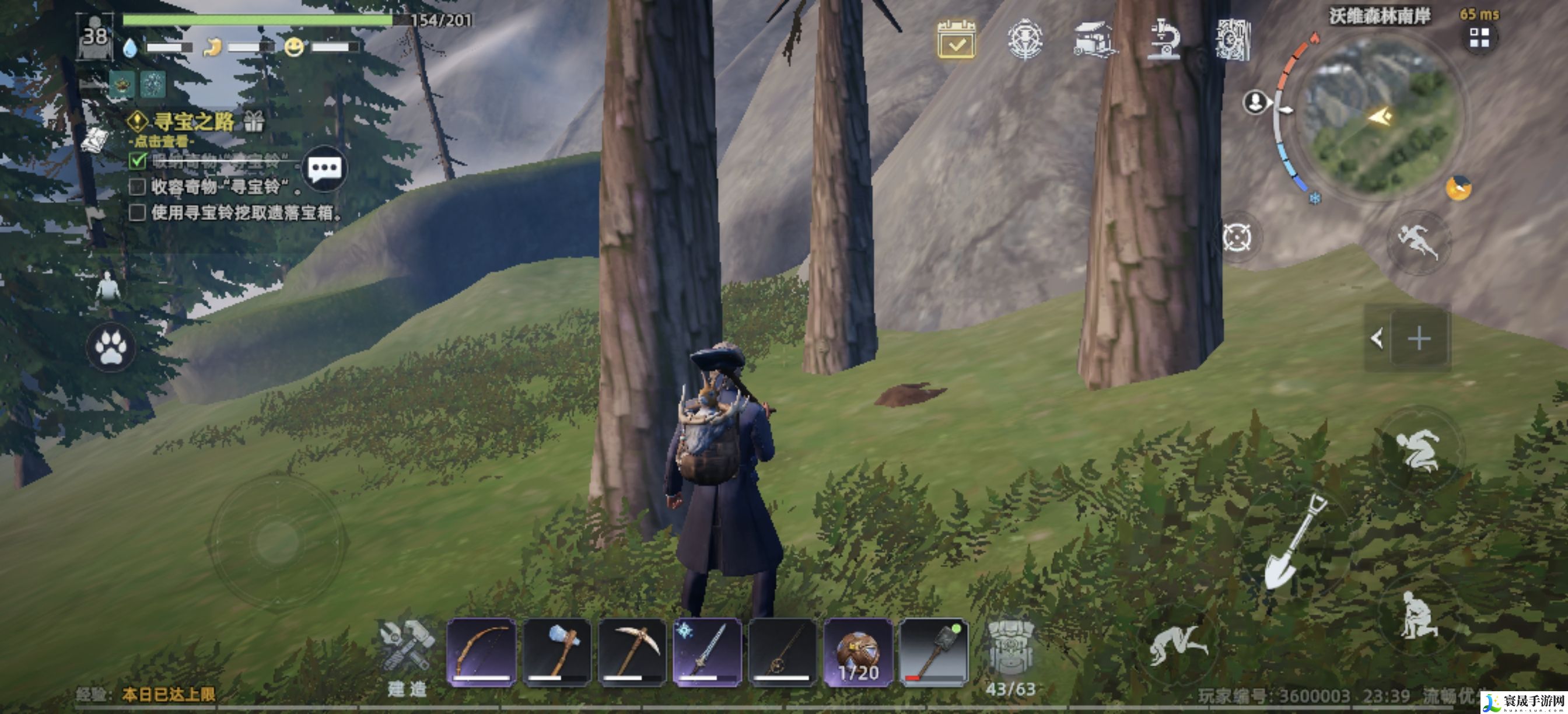Select the stone axe hotbar slot
The height and width of the screenshot is (714, 1568).
tap(556, 652)
